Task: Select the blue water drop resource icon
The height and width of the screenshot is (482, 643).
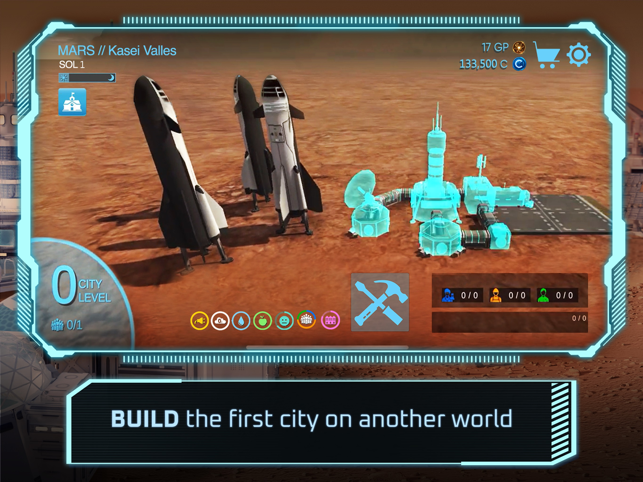Action: (241, 320)
